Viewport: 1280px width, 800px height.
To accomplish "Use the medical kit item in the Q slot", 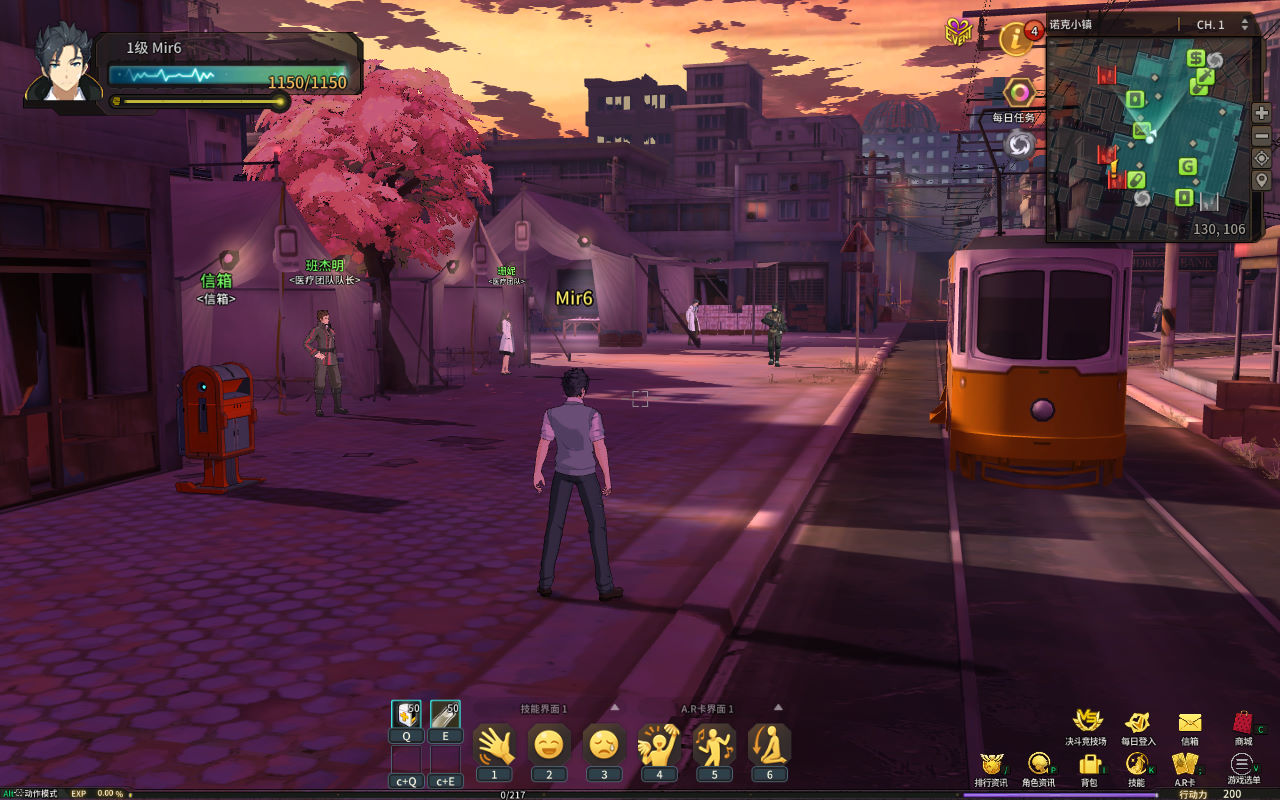I will click(406, 714).
